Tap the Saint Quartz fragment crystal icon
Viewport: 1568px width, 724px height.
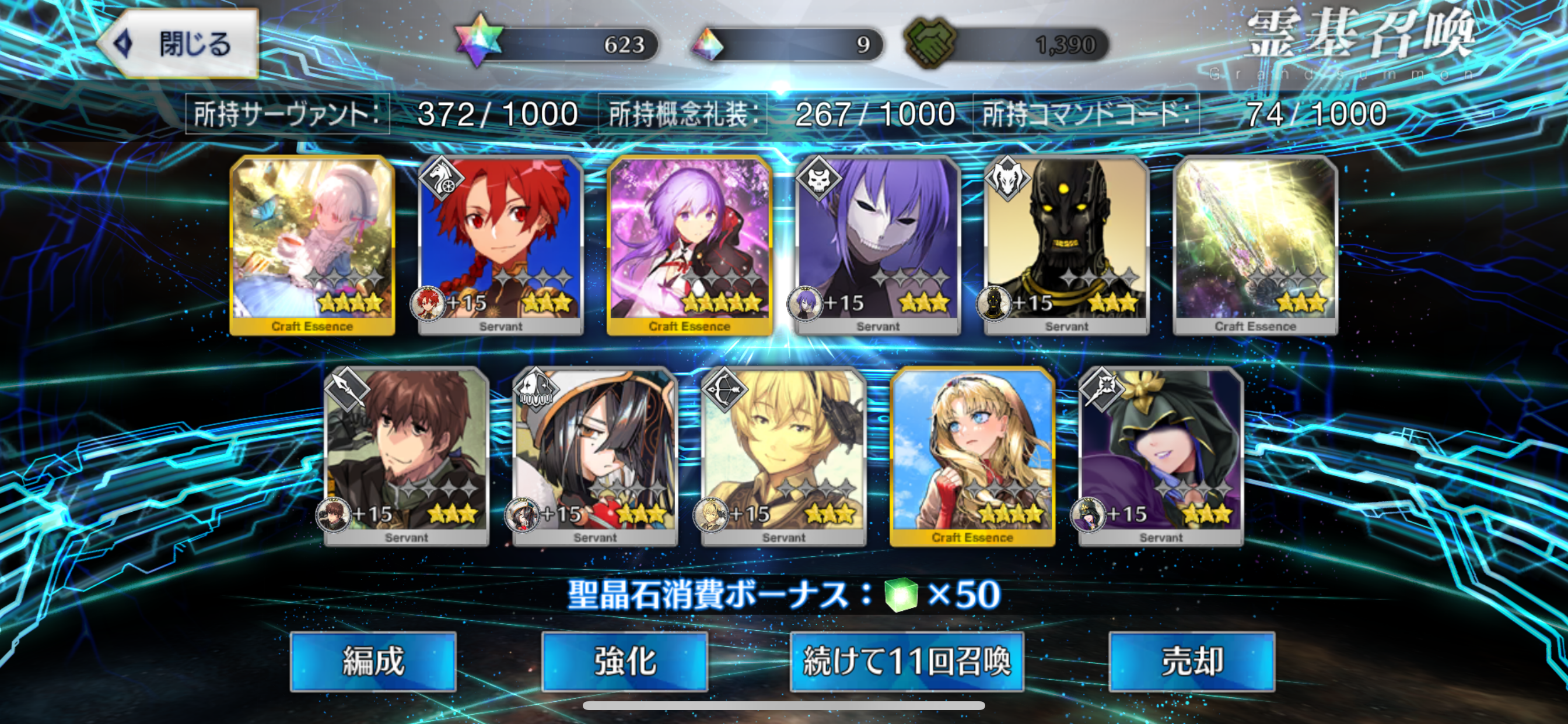tap(708, 44)
